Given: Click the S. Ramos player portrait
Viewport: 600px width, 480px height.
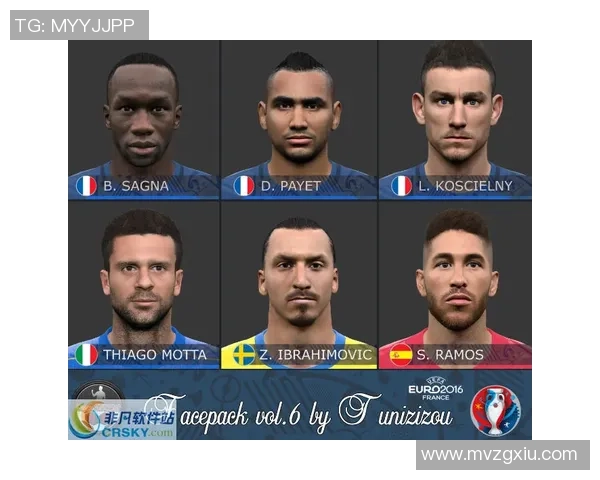Looking at the screenshot, I should [455, 285].
